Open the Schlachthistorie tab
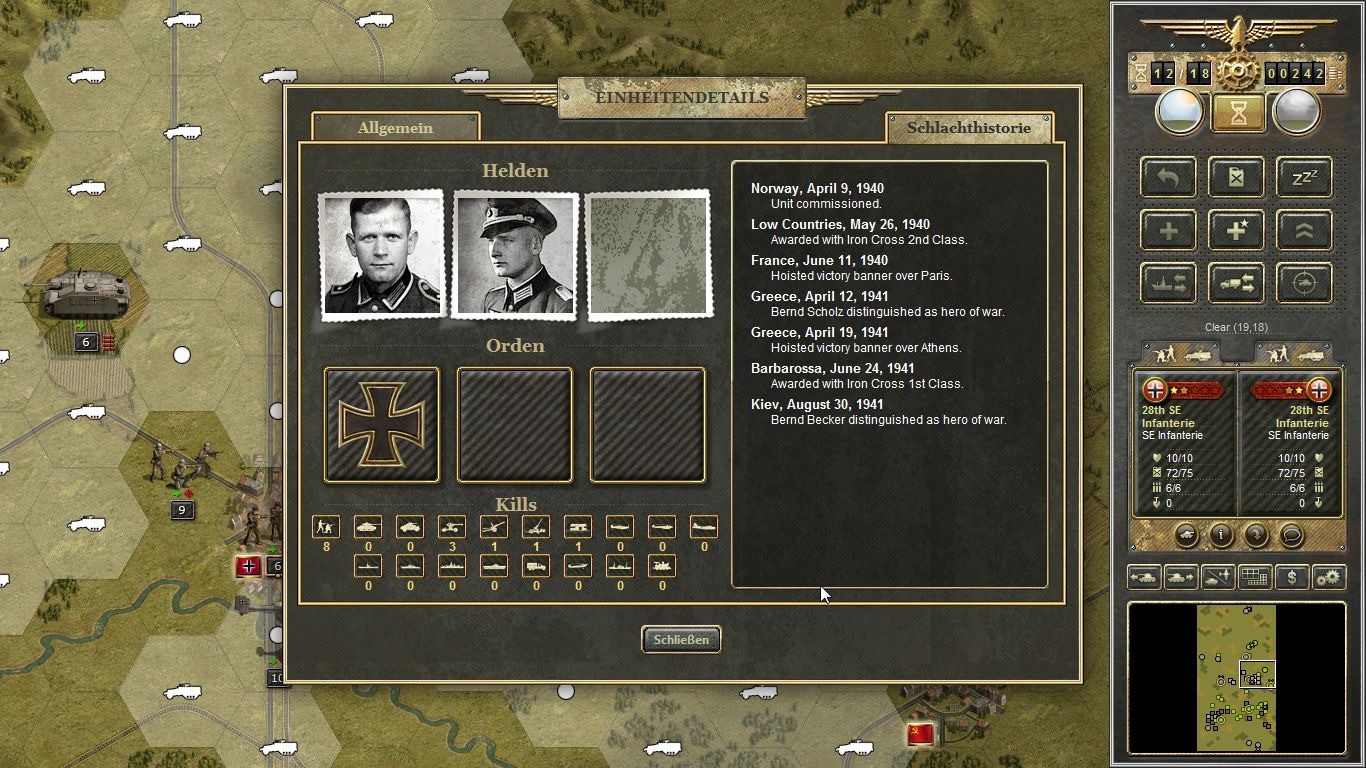Viewport: 1366px width, 768px height. click(968, 128)
